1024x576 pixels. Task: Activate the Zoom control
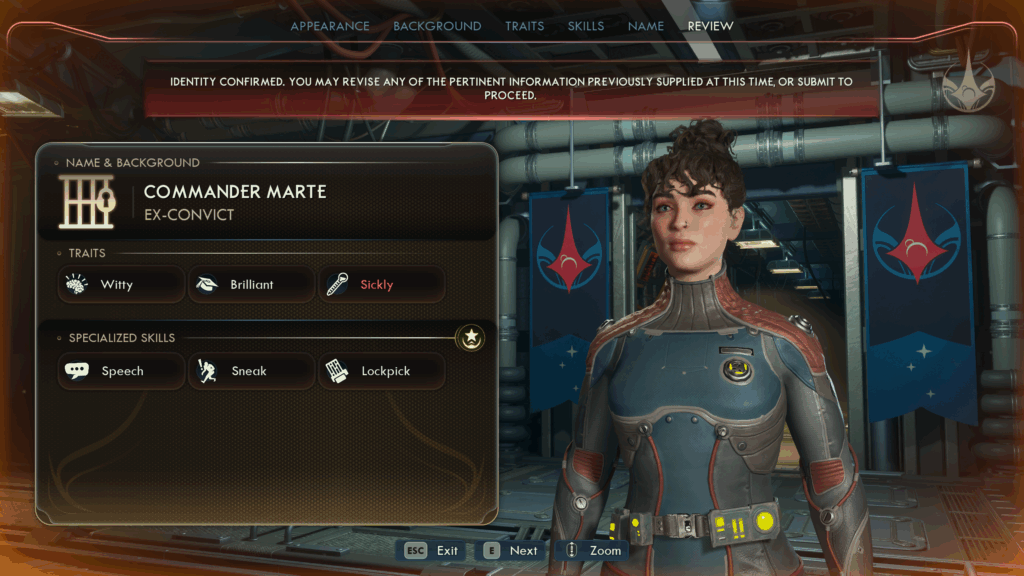pyautogui.click(x=593, y=550)
